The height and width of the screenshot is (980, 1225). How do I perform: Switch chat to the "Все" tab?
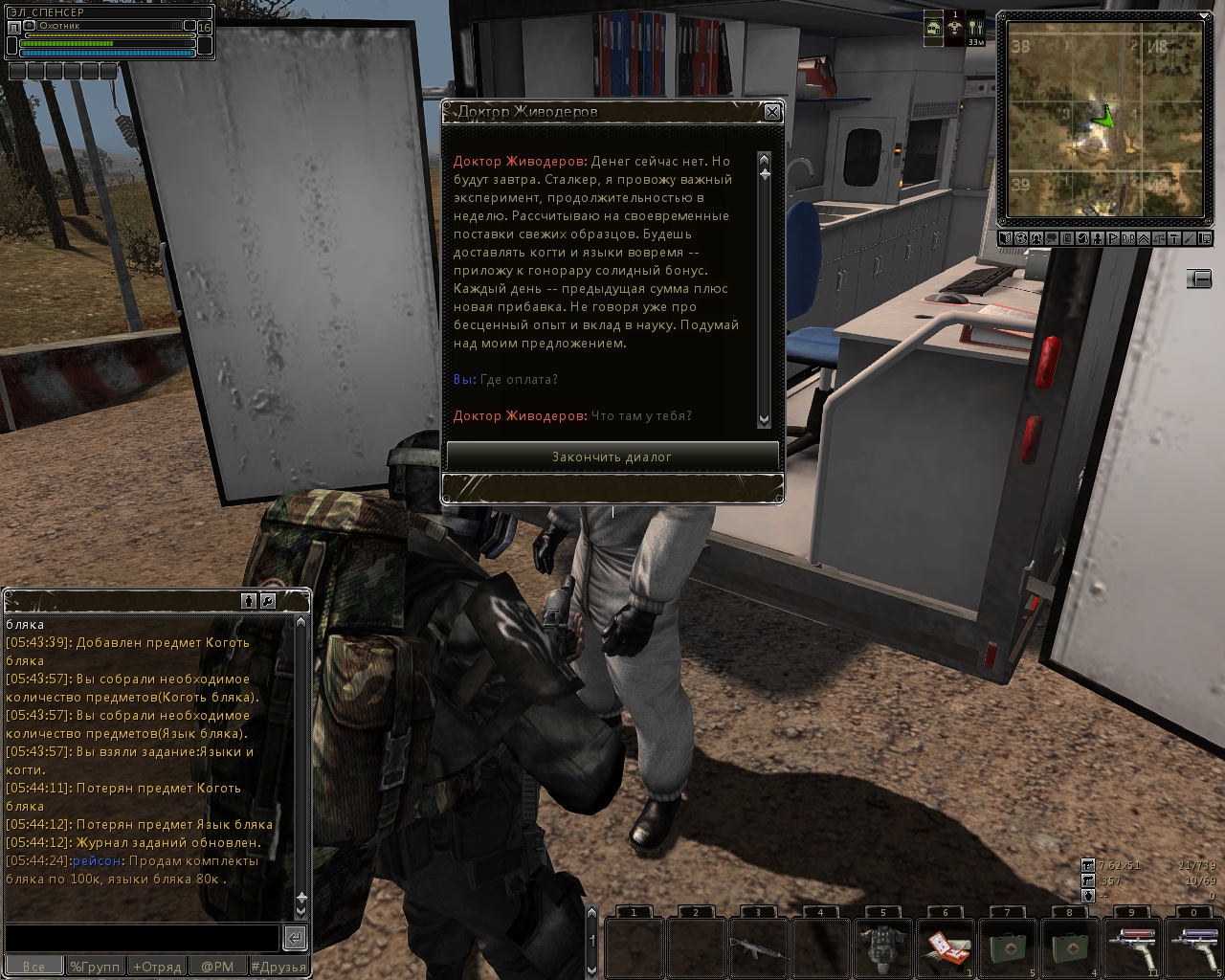pyautogui.click(x=33, y=967)
